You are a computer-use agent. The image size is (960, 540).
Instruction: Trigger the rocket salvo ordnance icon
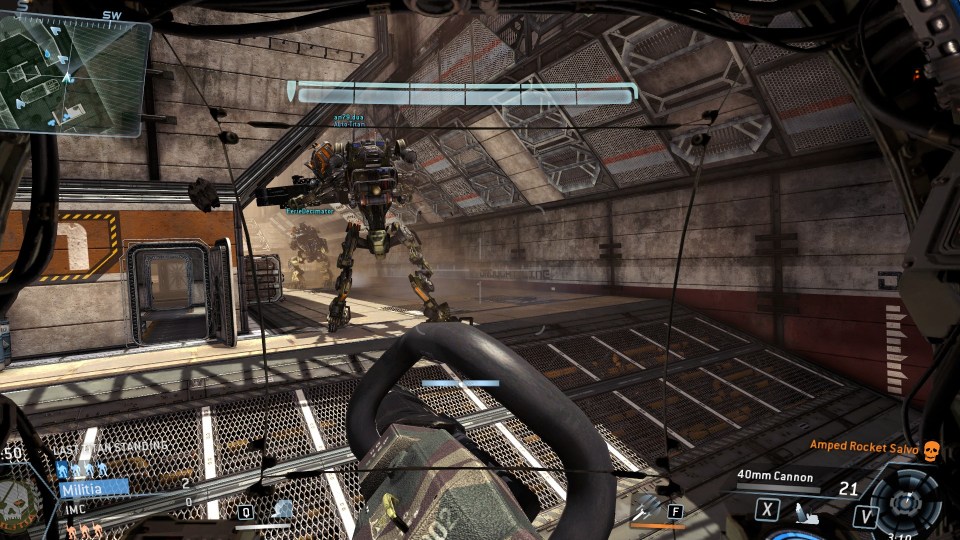(x=644, y=507)
